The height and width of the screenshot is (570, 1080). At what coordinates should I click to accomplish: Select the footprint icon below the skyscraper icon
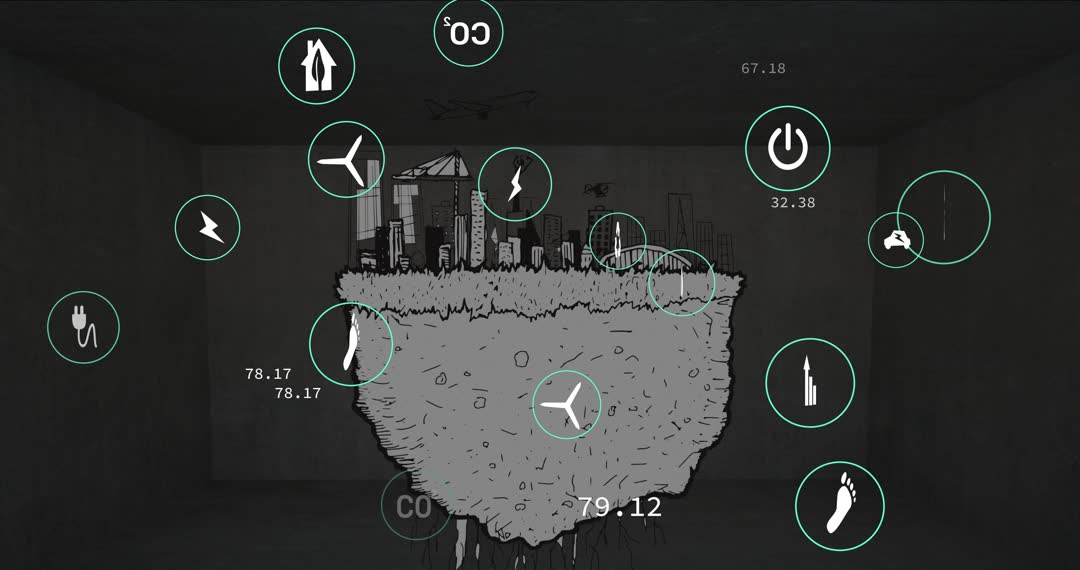click(840, 505)
